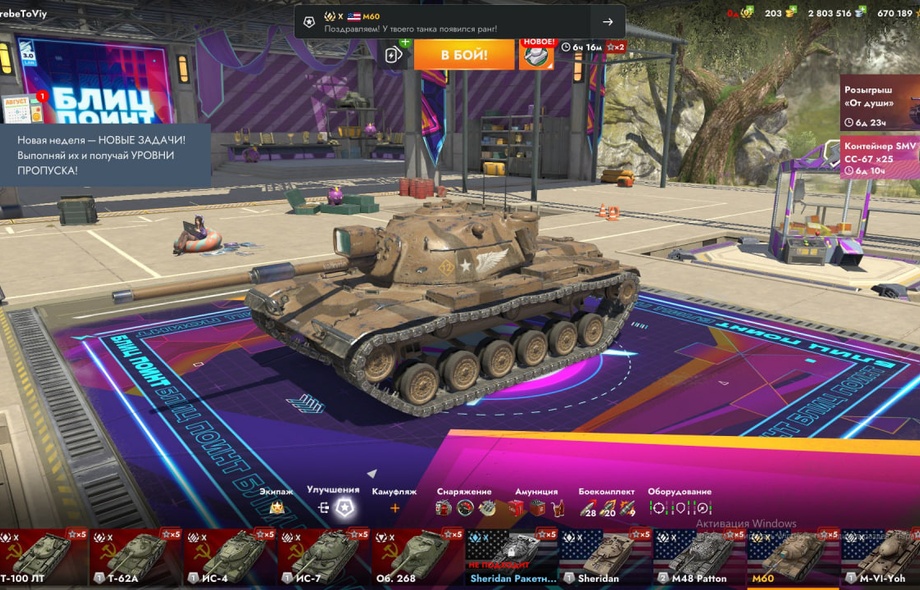Open the M60 rank notification arrow
The image size is (920, 590).
click(x=608, y=22)
